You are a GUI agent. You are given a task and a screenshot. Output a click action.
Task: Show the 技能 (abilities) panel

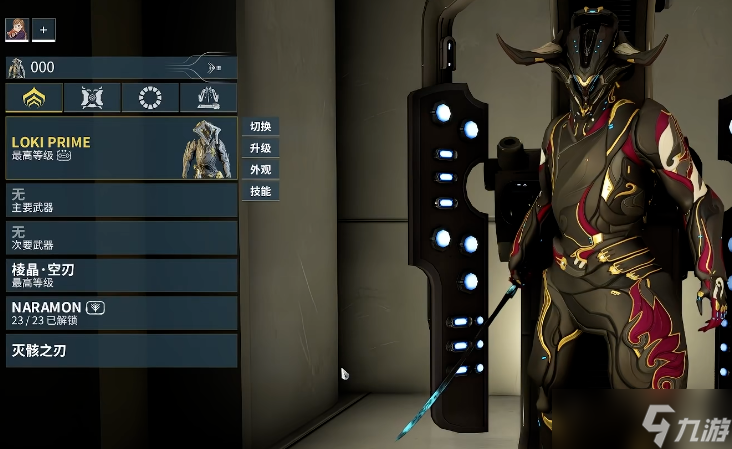click(x=260, y=191)
